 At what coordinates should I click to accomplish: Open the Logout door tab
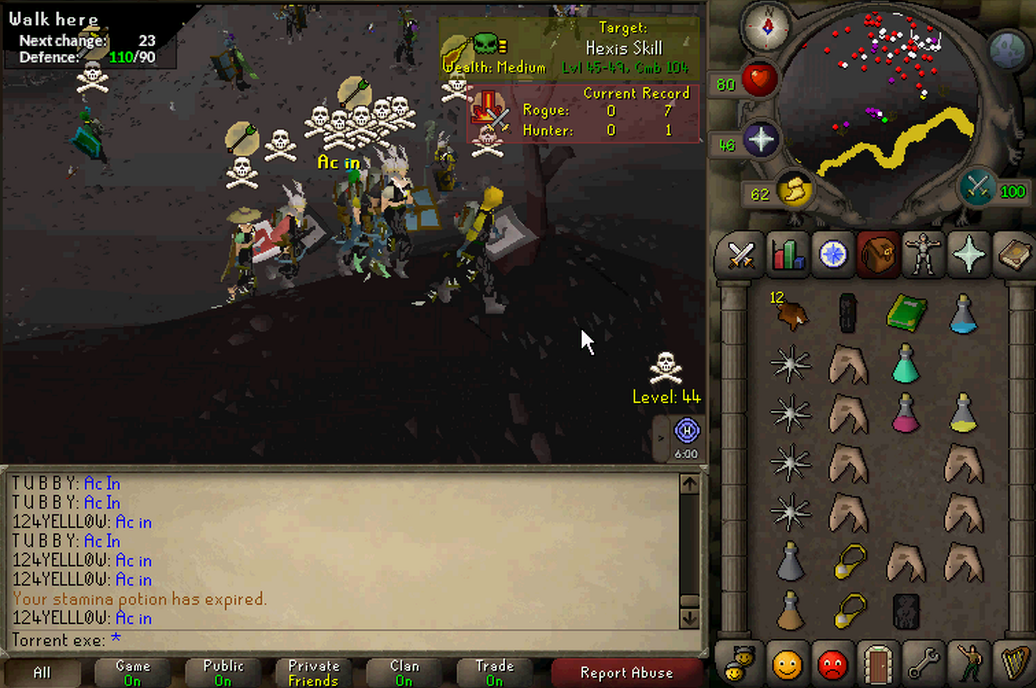877,662
